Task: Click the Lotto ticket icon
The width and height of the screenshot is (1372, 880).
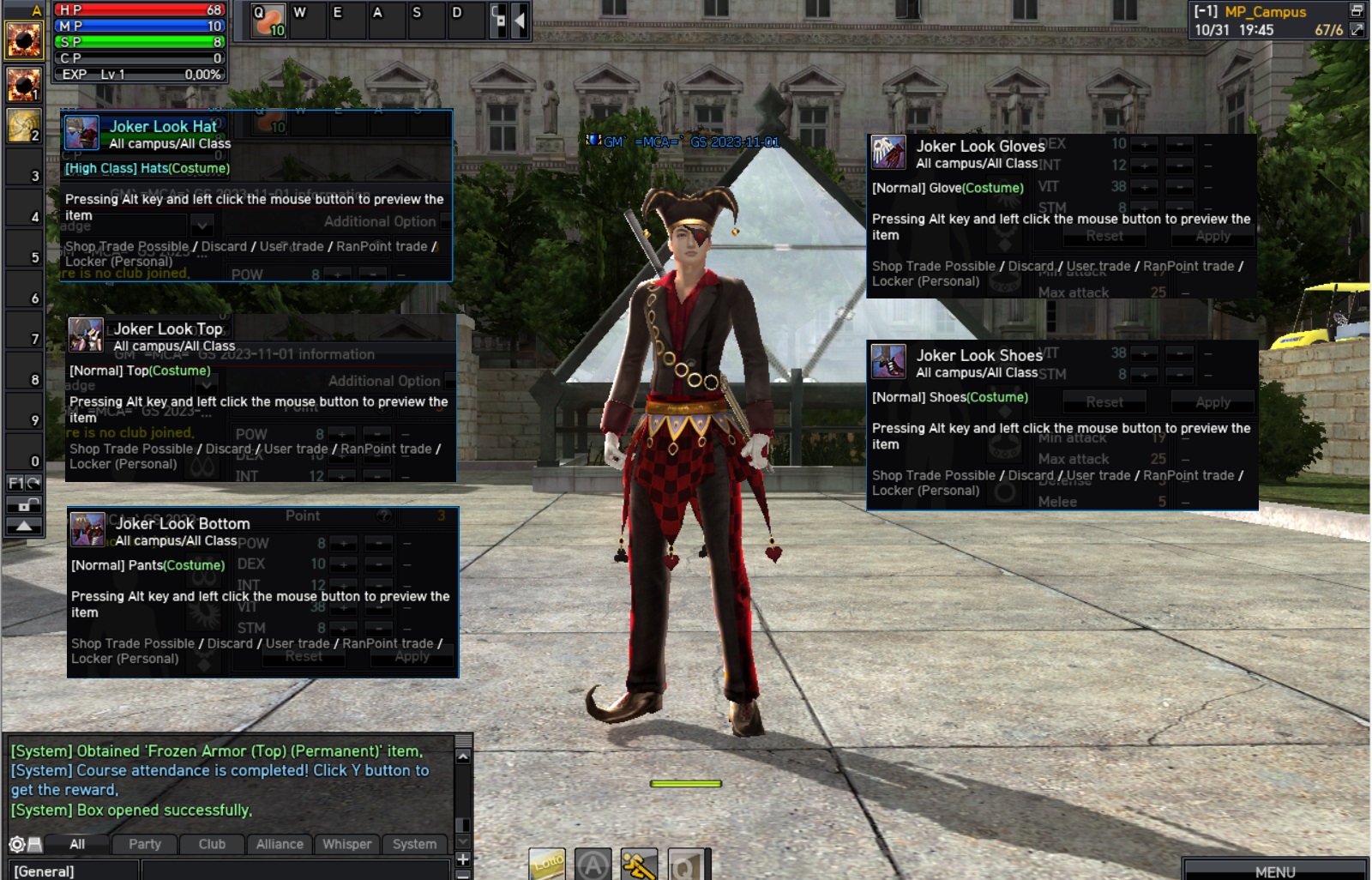Action: [x=547, y=864]
